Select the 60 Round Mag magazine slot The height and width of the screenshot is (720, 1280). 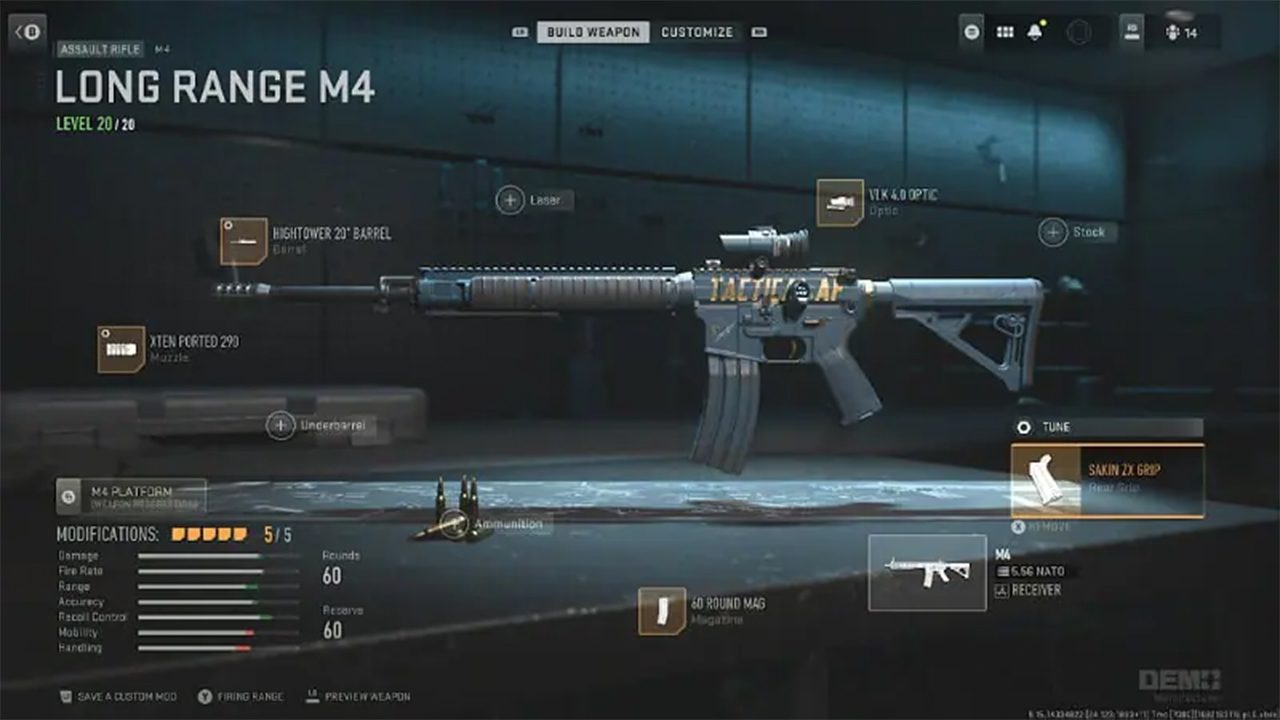click(662, 611)
